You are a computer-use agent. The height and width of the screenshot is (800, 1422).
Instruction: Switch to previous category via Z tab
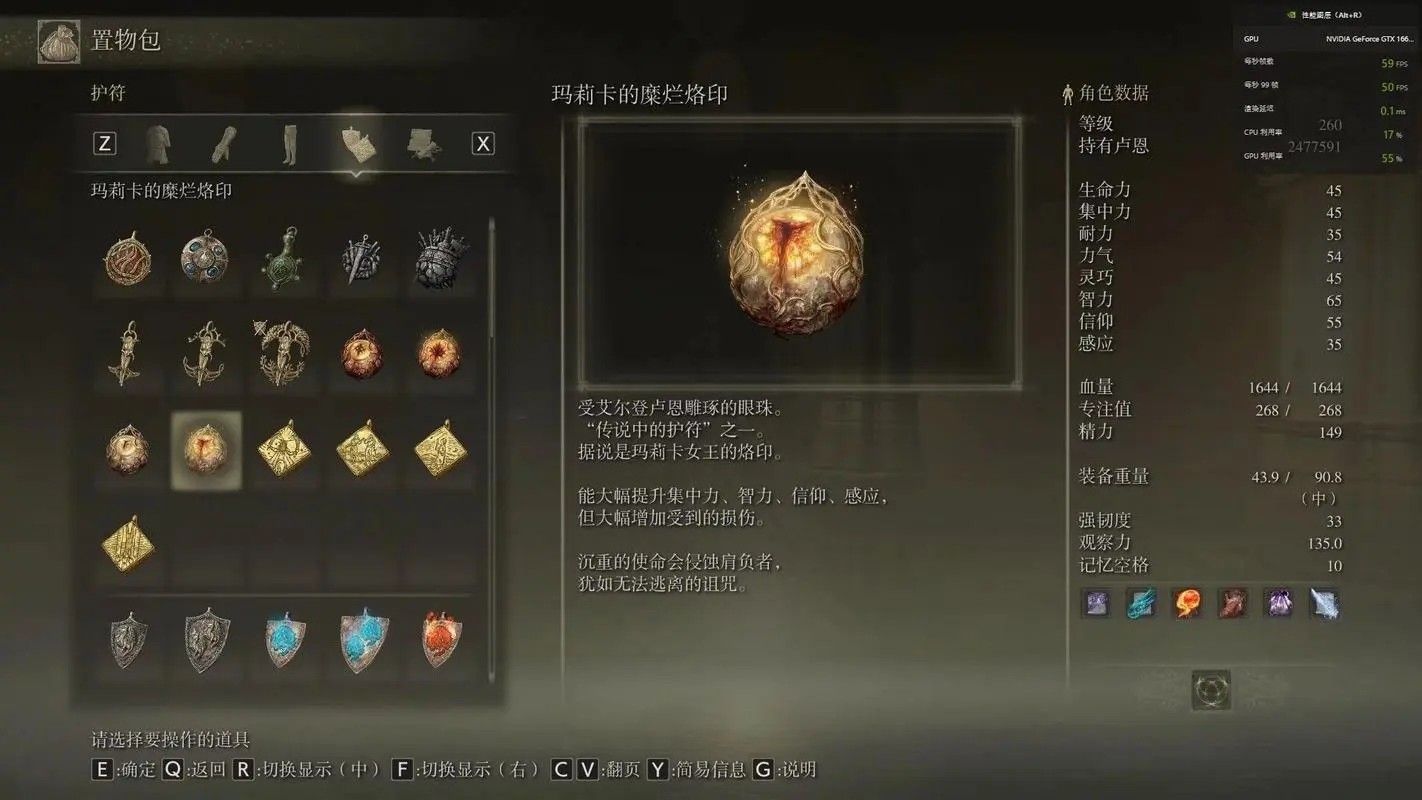click(x=104, y=143)
